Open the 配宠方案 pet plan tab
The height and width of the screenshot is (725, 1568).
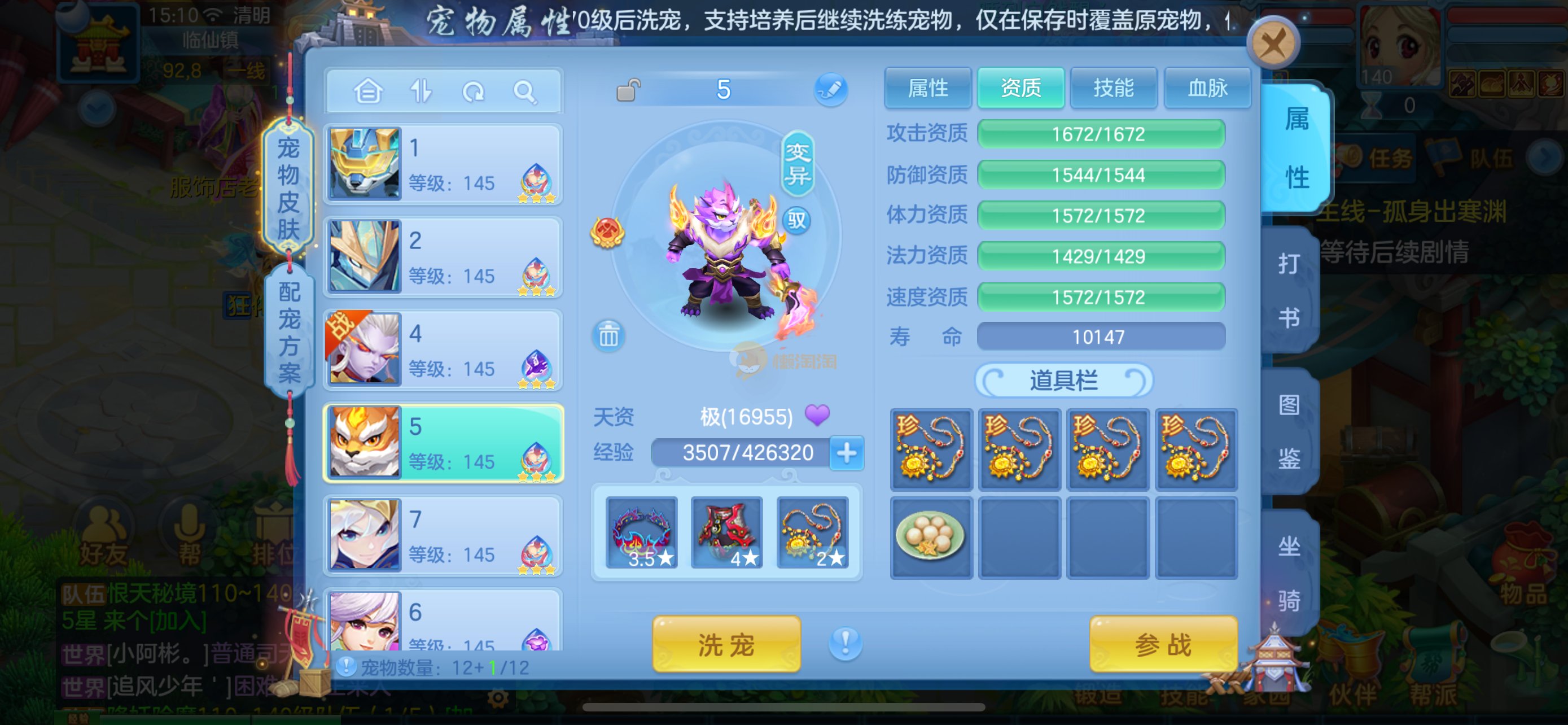pyautogui.click(x=289, y=332)
